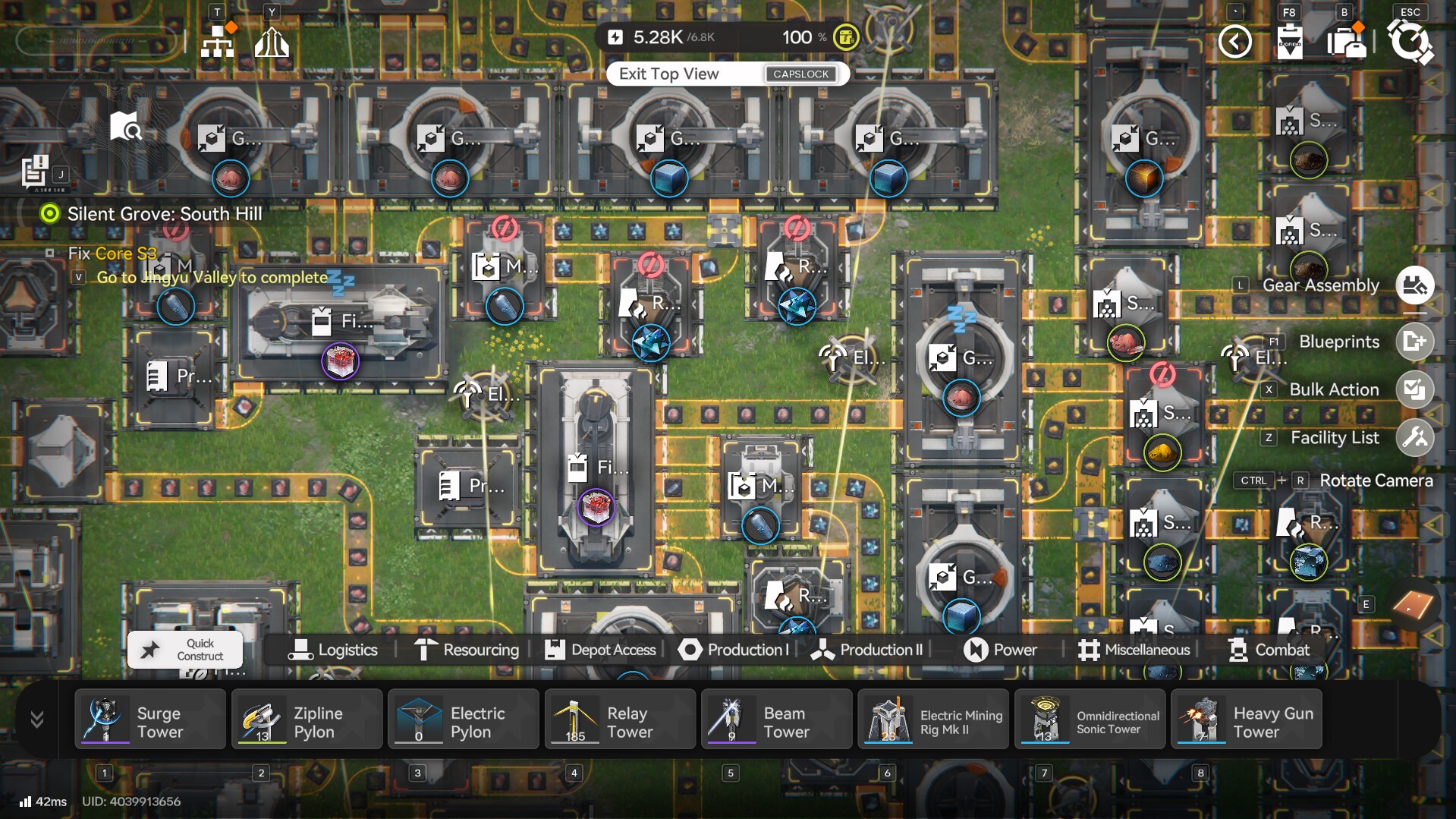
Task: Open the Quick Construct panel
Action: point(185,650)
